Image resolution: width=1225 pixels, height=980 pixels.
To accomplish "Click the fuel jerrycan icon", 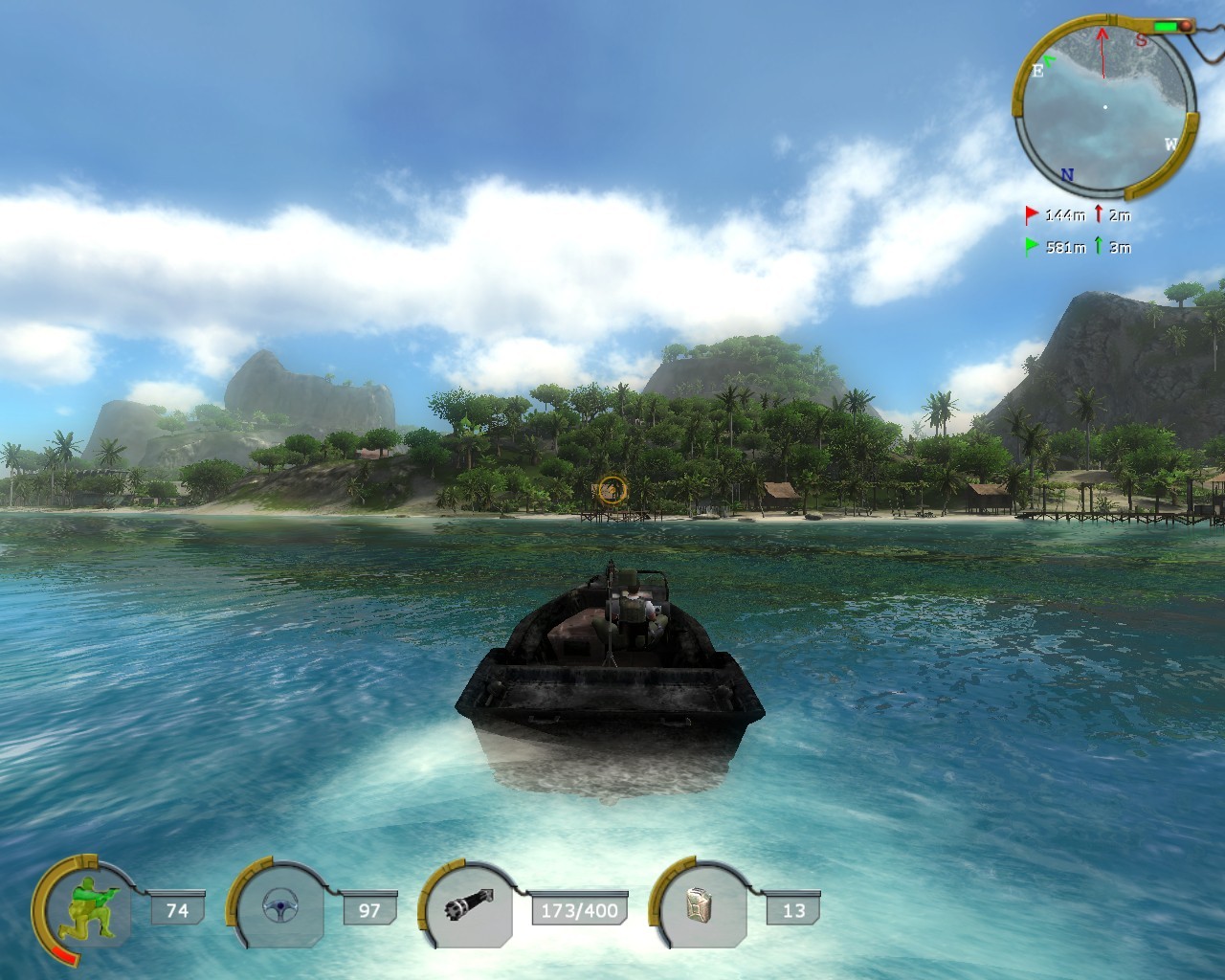I will (702, 909).
